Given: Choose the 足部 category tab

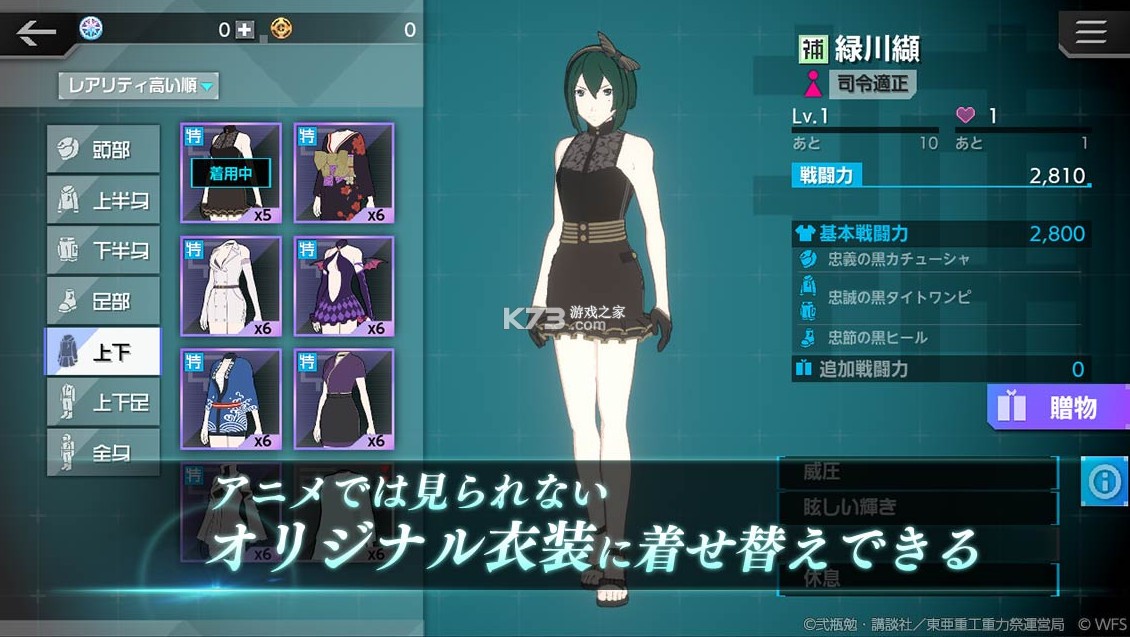Looking at the screenshot, I should pyautogui.click(x=103, y=301).
